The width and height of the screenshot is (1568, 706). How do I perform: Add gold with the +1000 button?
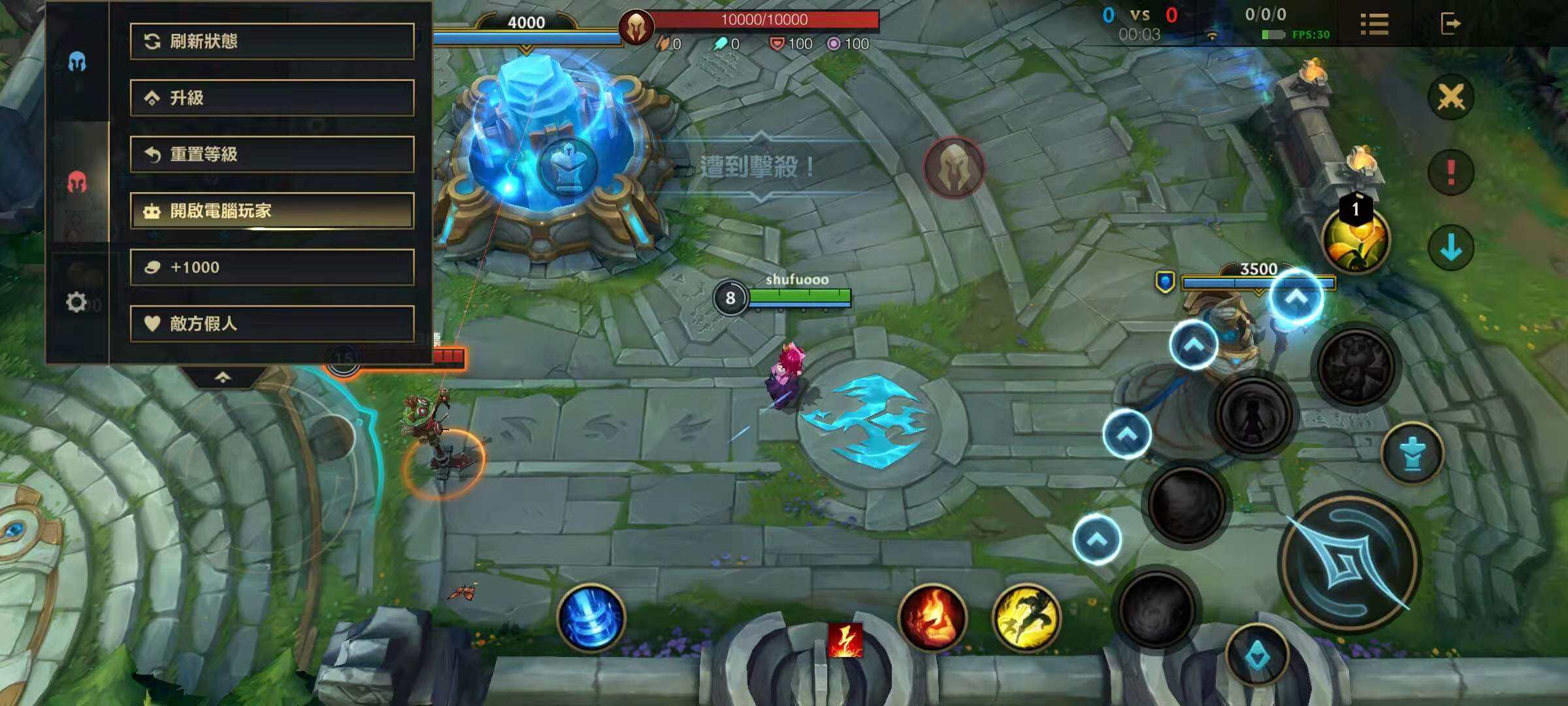pyautogui.click(x=272, y=267)
